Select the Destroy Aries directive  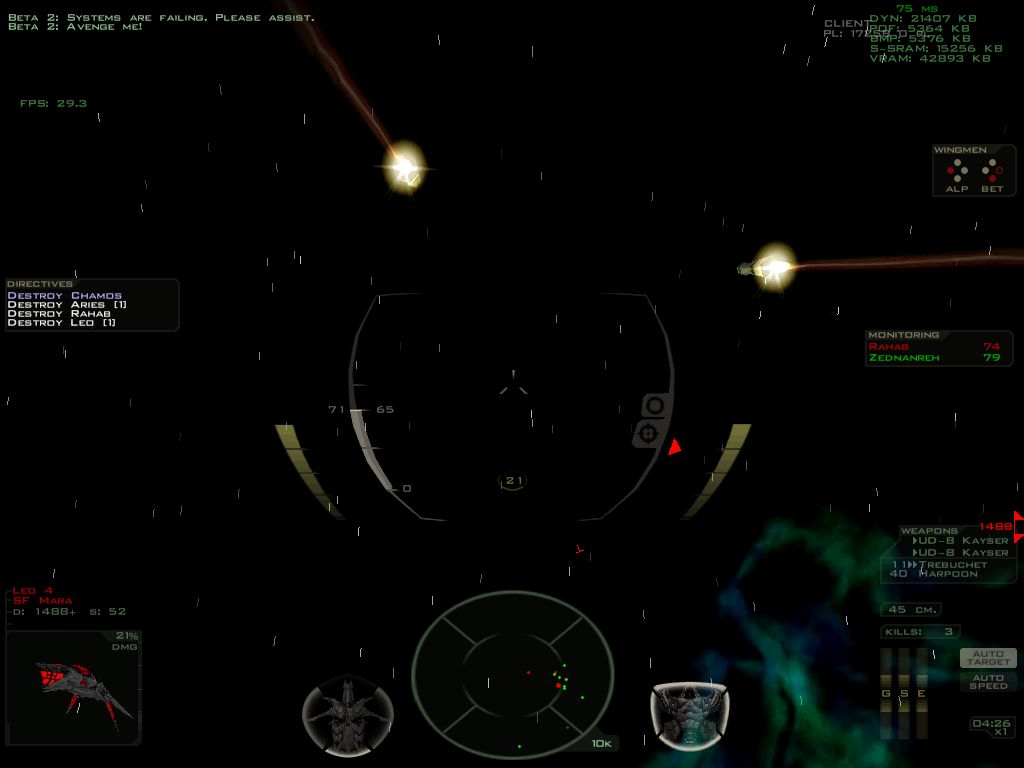[67, 305]
